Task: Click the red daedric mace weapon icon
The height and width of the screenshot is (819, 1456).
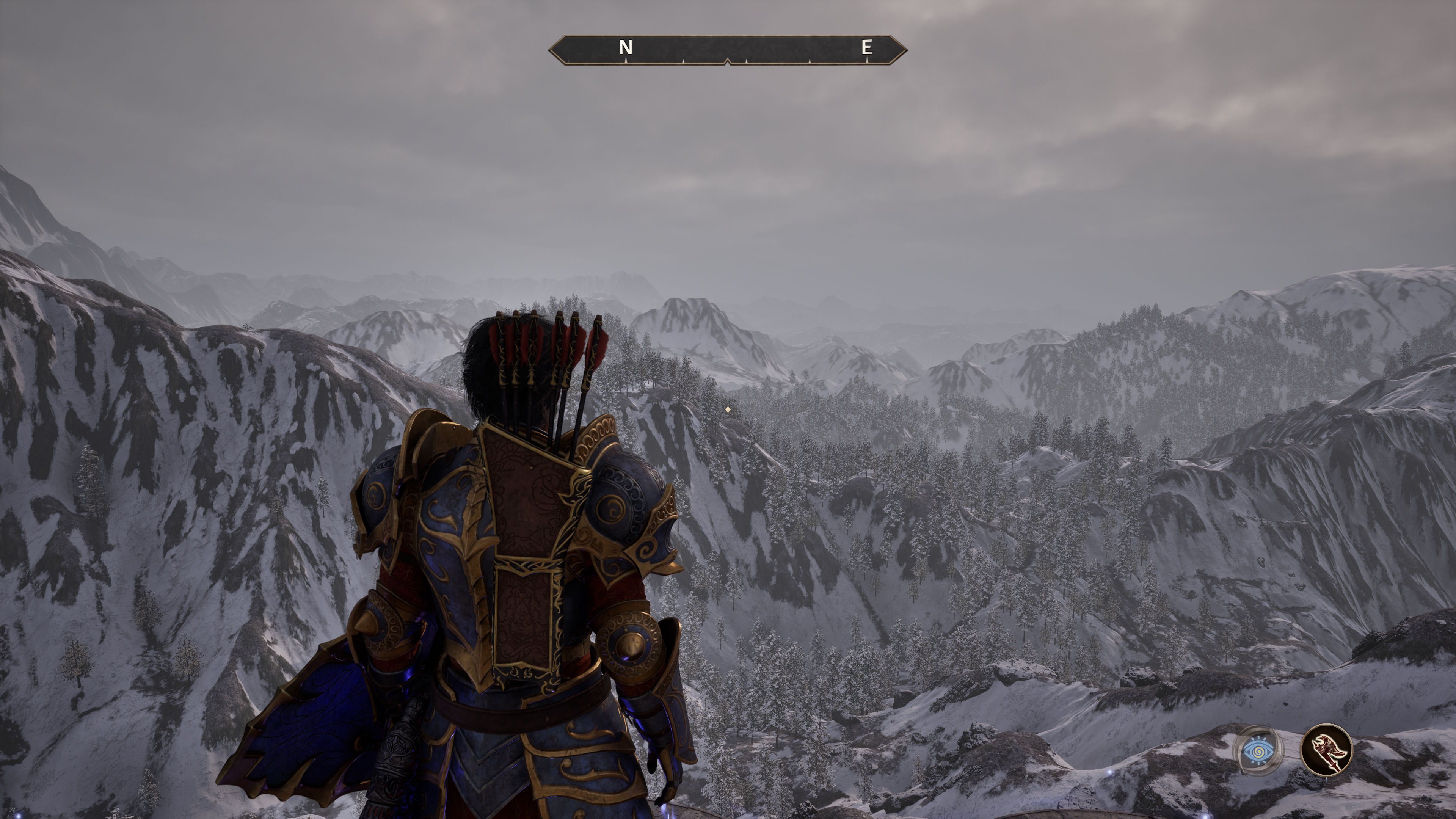Action: tap(1326, 750)
